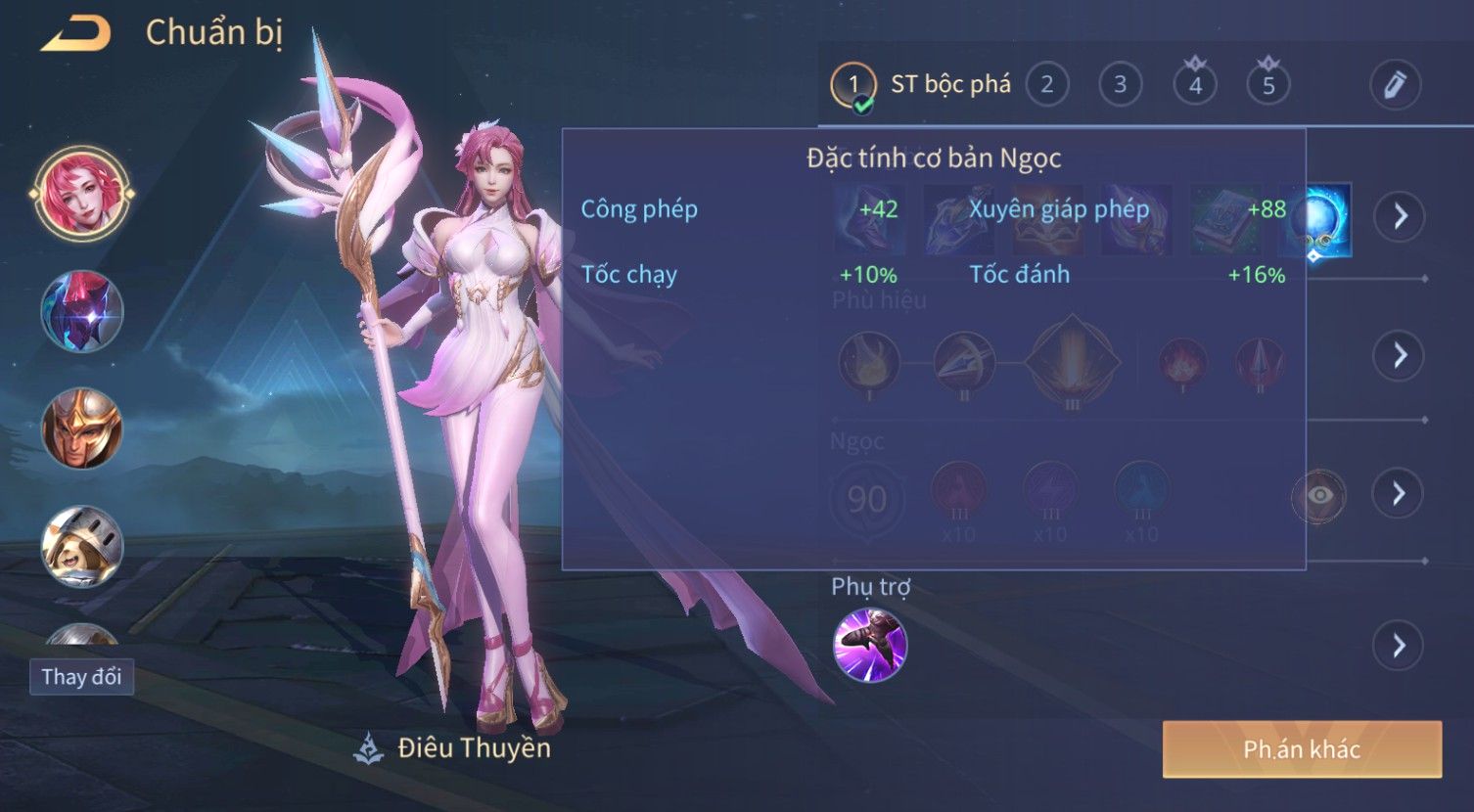This screenshot has width=1474, height=812.
Task: Expand the Phù hiệu badge row arrow
Action: coord(1399,355)
